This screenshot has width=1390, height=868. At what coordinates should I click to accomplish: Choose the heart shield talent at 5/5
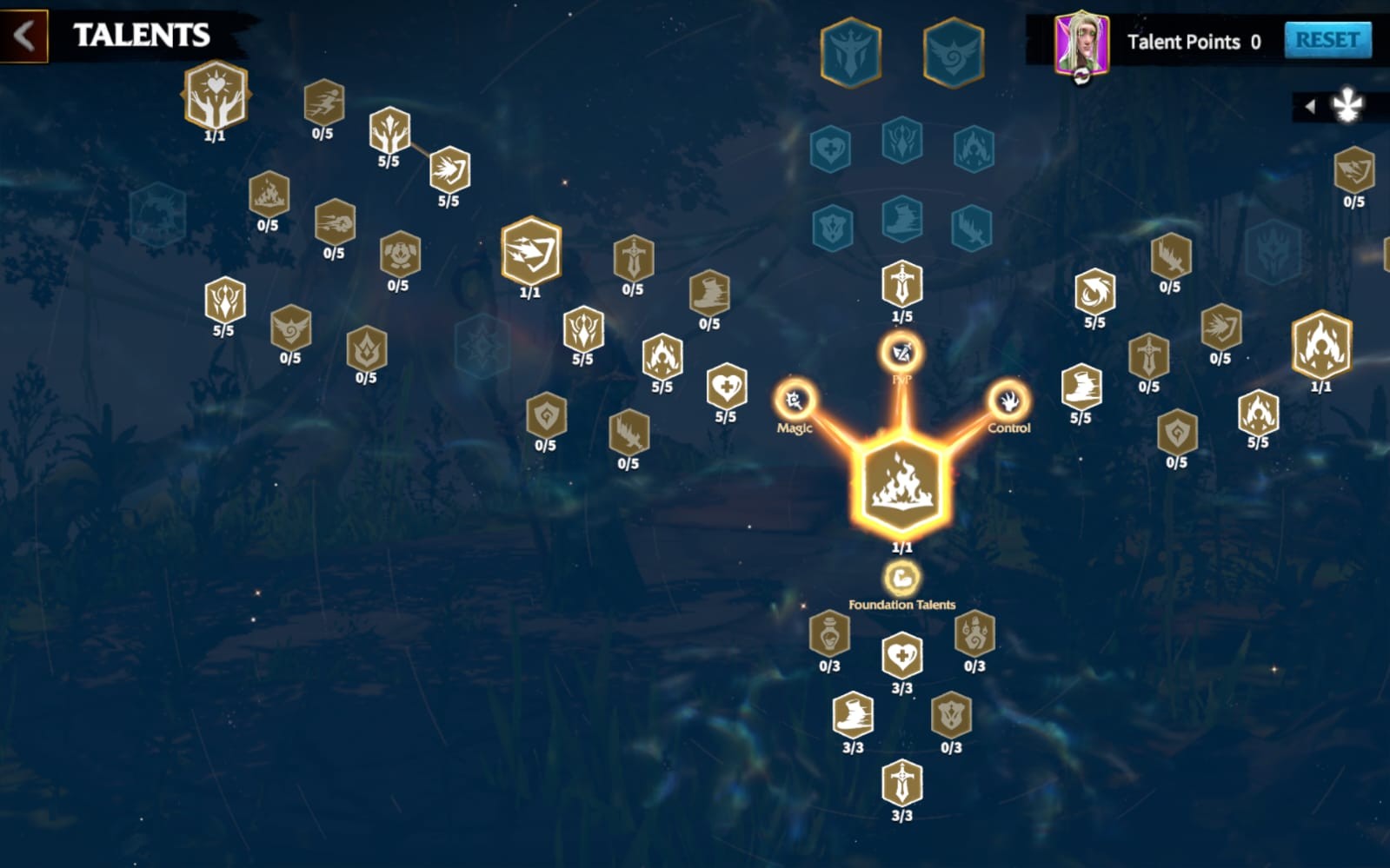click(726, 385)
